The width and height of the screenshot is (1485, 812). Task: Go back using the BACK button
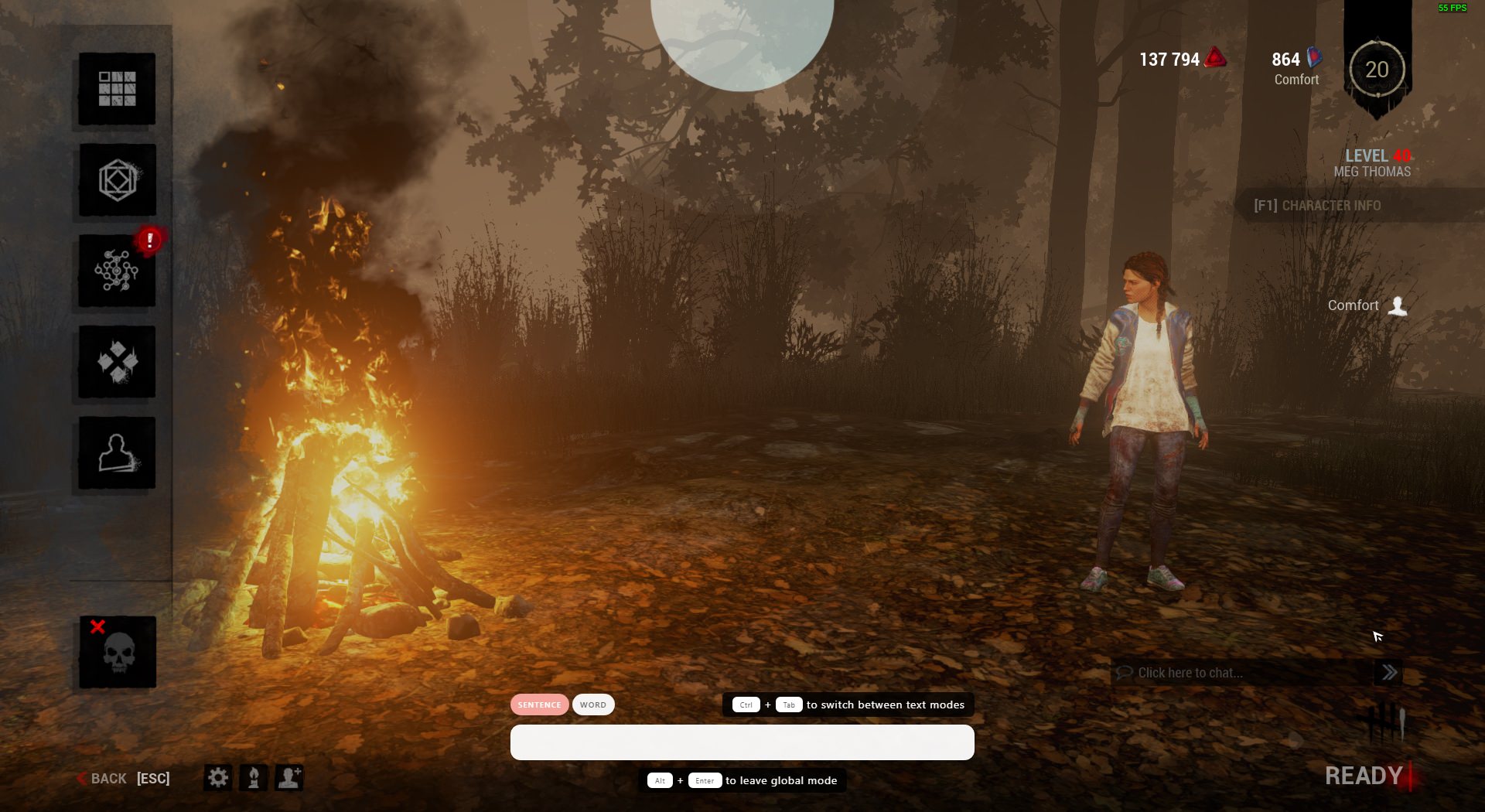108,778
